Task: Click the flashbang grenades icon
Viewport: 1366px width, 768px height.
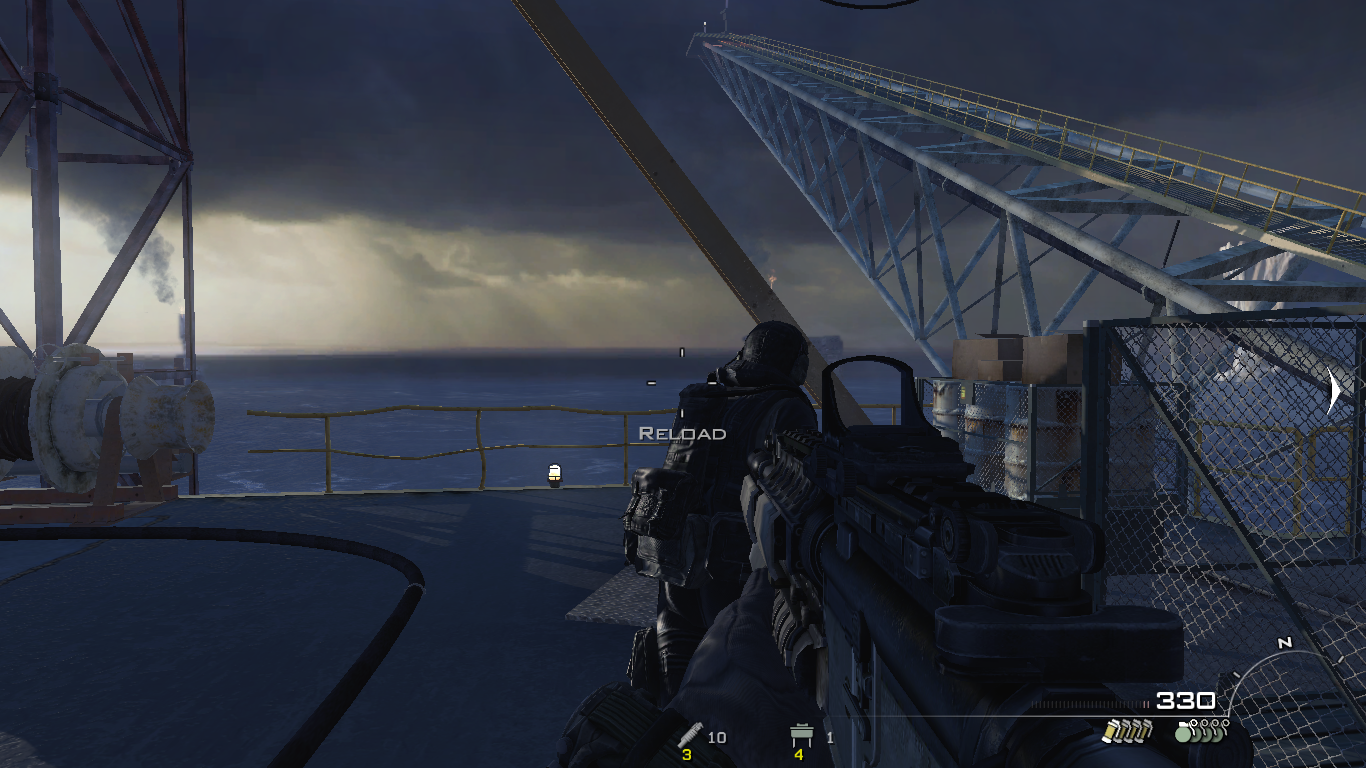Action: [x=1126, y=731]
